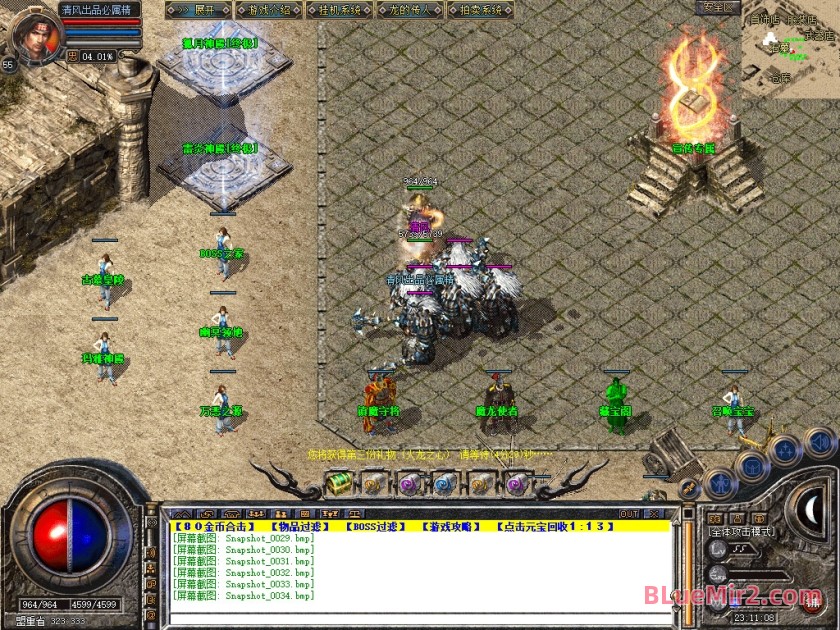840x630 pixels.
Task: Click the player portrait avatar
Action: click(x=34, y=32)
